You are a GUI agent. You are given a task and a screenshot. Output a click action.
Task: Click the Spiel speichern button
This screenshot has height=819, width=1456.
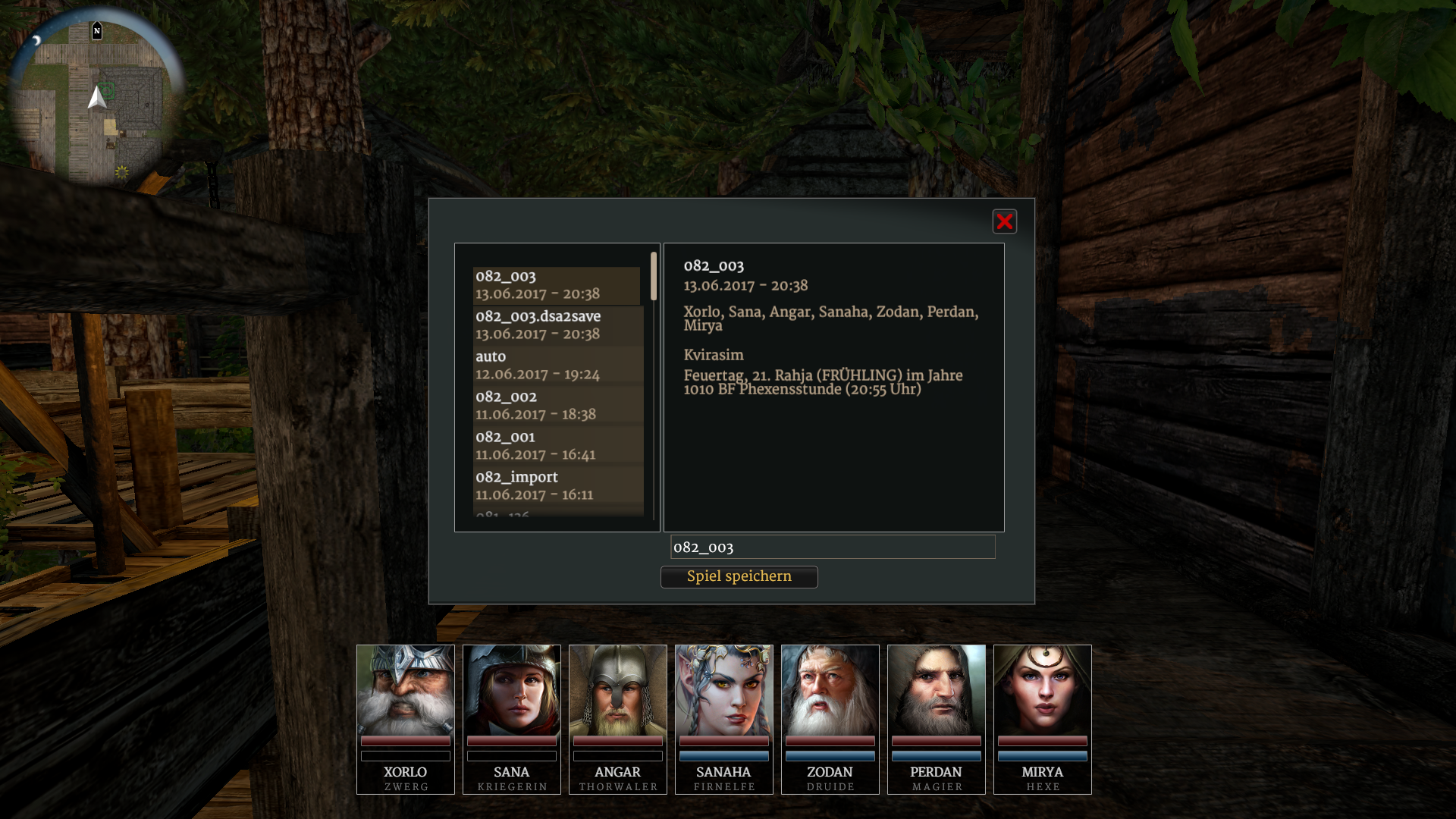(739, 576)
